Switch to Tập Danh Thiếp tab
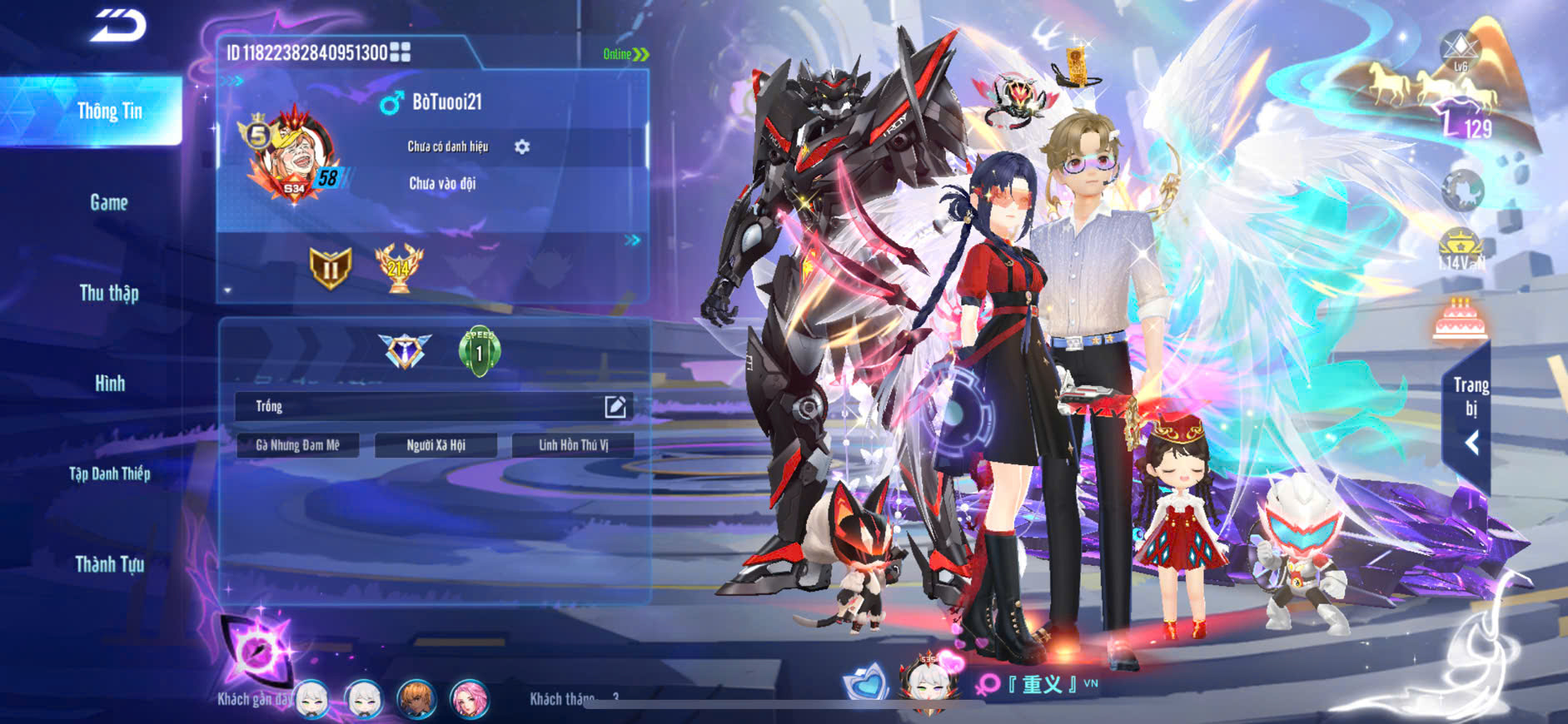This screenshot has height=724, width=1568. coord(109,474)
